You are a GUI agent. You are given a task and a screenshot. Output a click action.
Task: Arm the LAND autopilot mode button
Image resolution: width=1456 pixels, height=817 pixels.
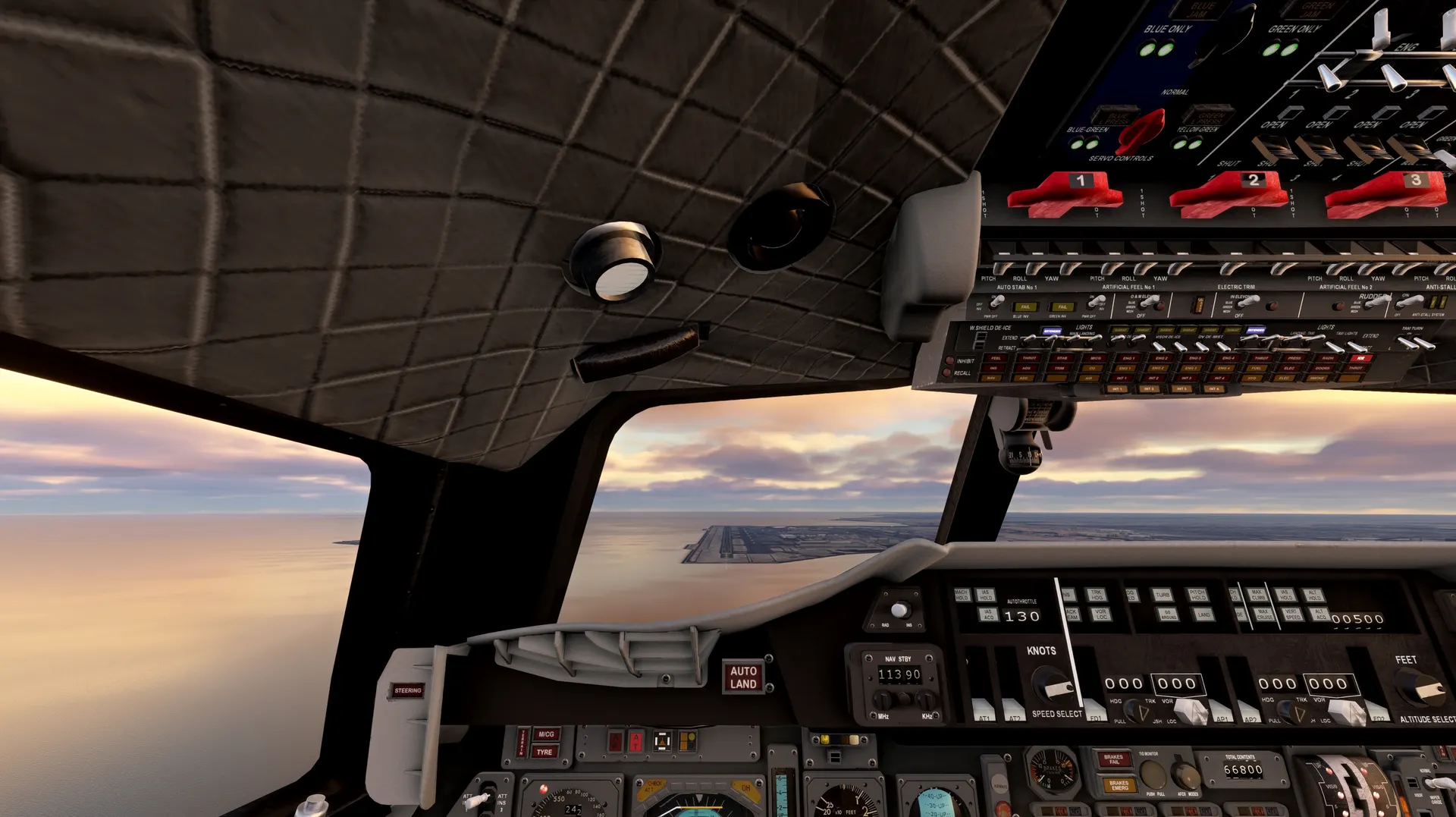(1203, 614)
